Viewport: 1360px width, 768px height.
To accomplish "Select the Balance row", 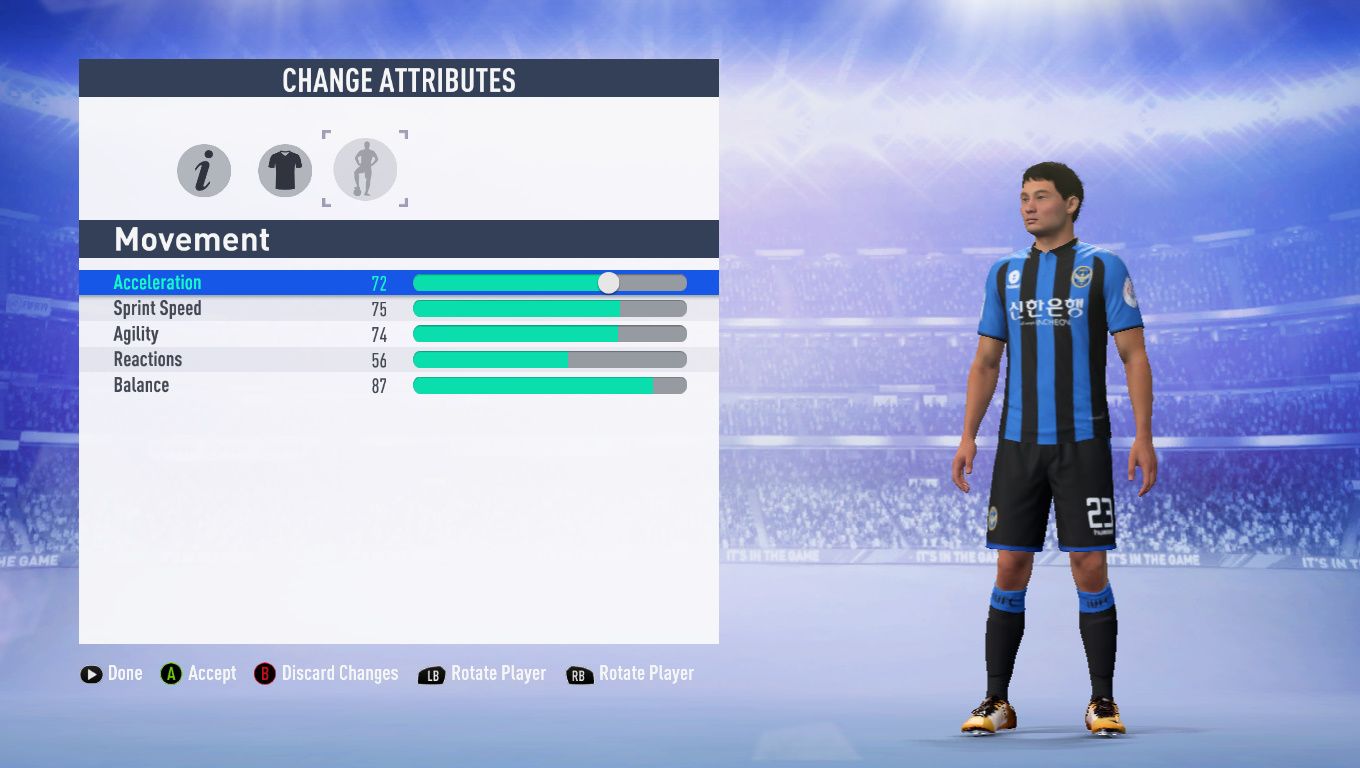I will click(250, 384).
